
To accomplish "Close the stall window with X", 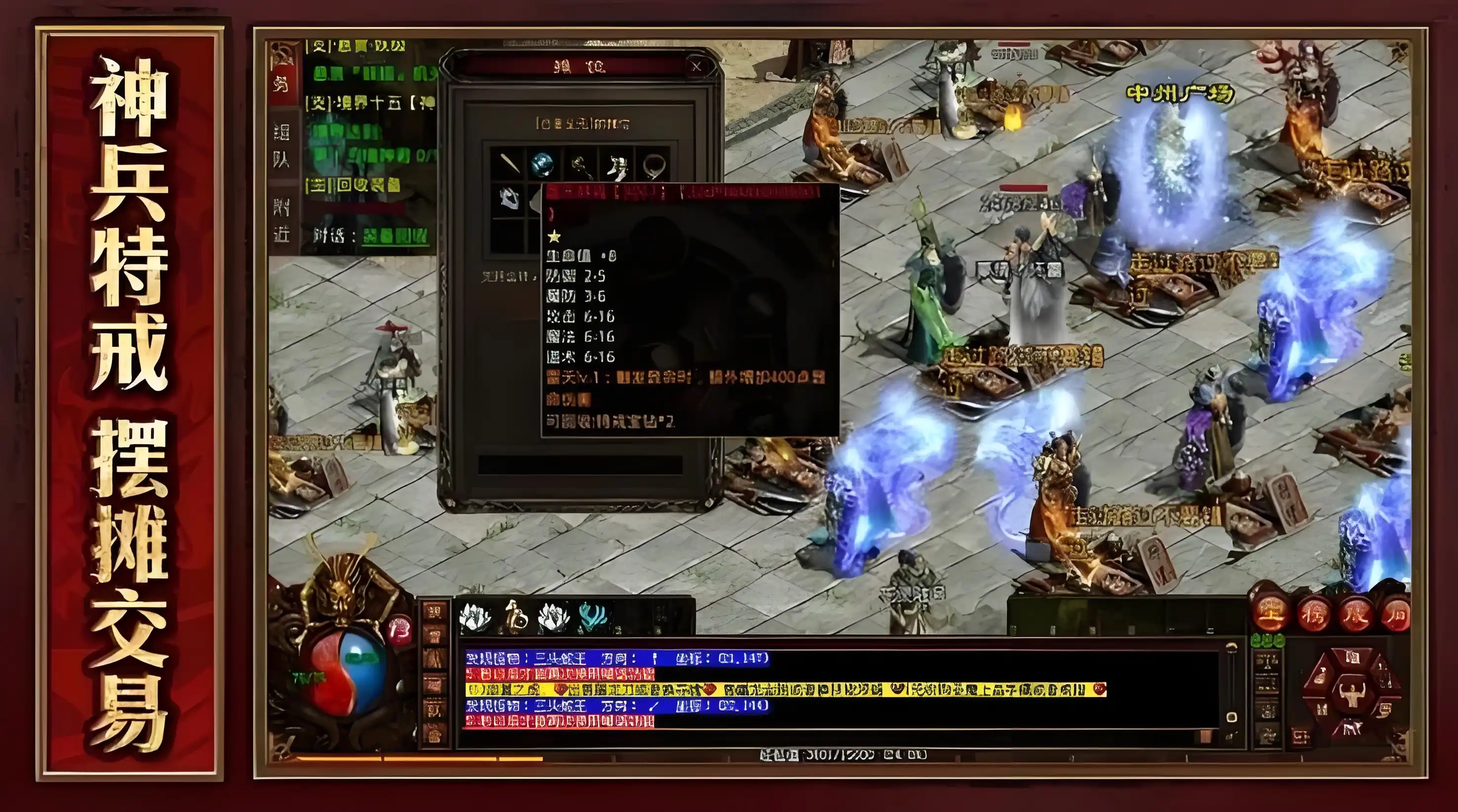I will tap(696, 66).
